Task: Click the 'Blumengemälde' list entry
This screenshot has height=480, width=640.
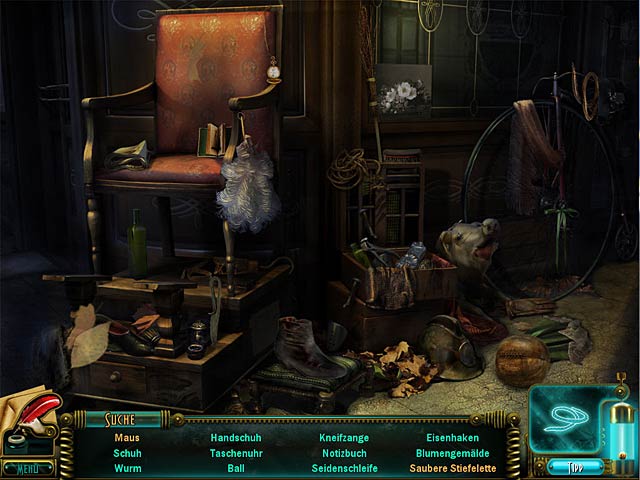Action: [452, 453]
